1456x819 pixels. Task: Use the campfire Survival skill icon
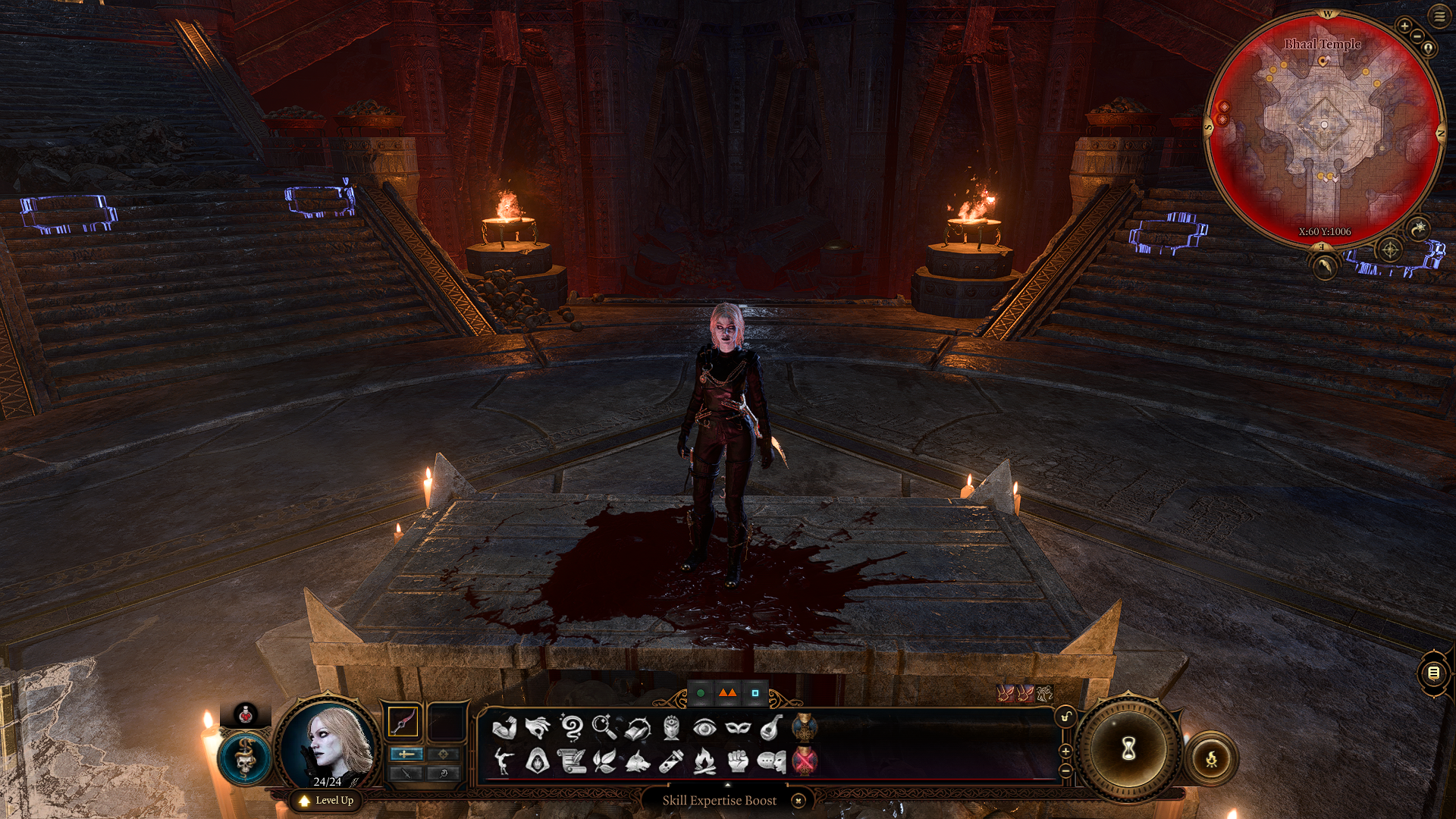coord(704,761)
